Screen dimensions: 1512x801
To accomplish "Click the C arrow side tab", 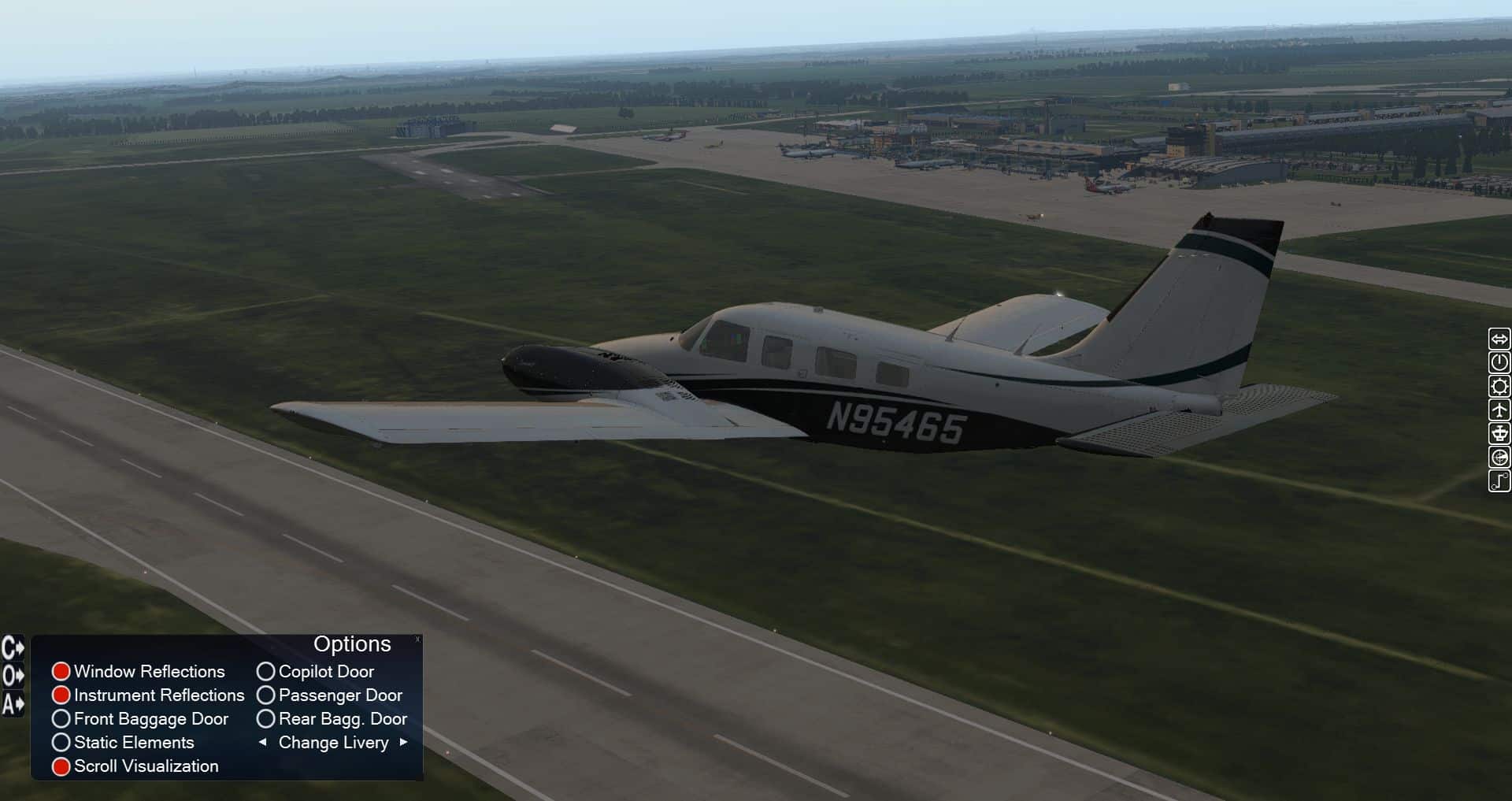I will coord(13,648).
